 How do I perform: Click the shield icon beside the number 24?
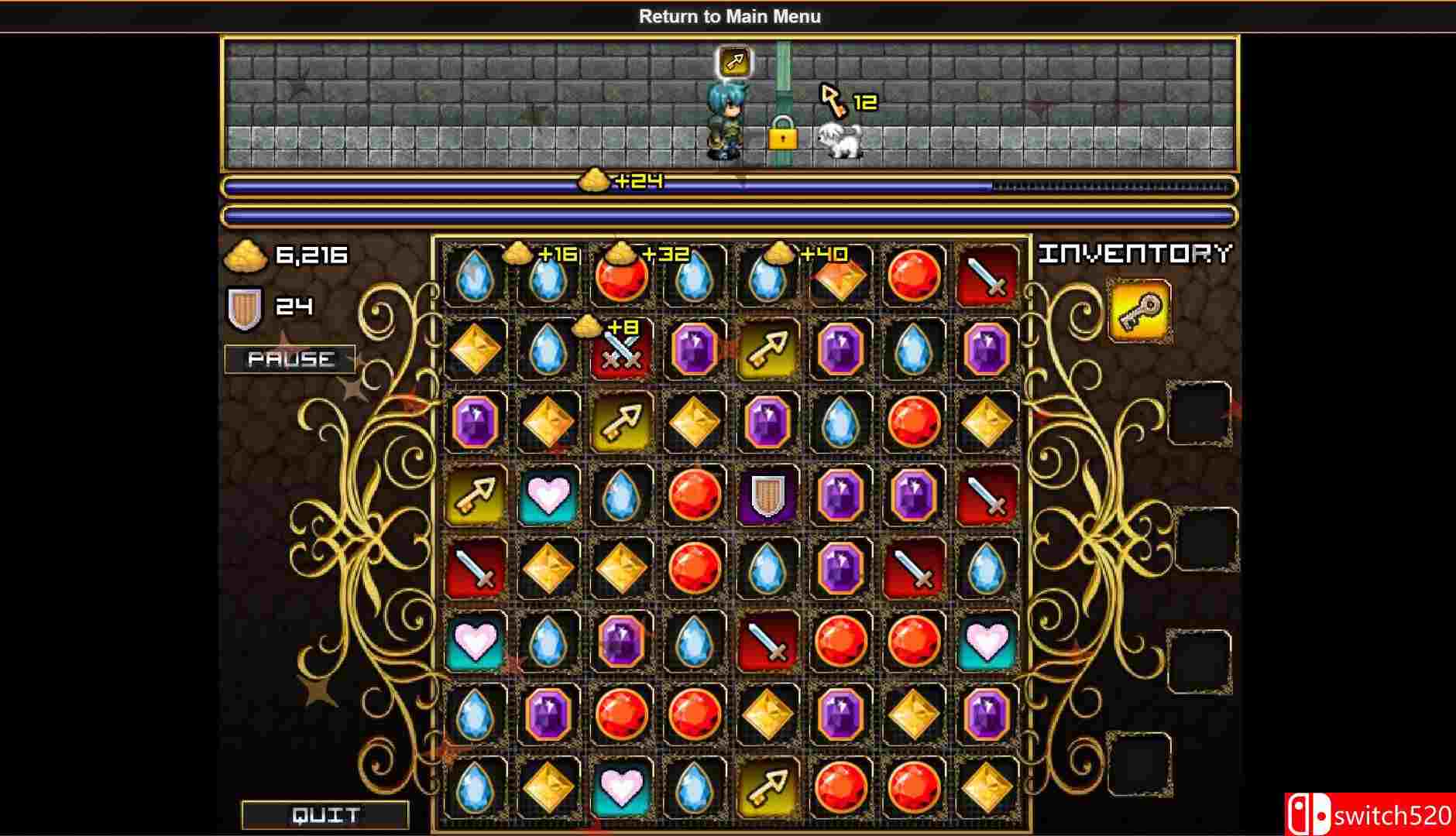(x=246, y=307)
